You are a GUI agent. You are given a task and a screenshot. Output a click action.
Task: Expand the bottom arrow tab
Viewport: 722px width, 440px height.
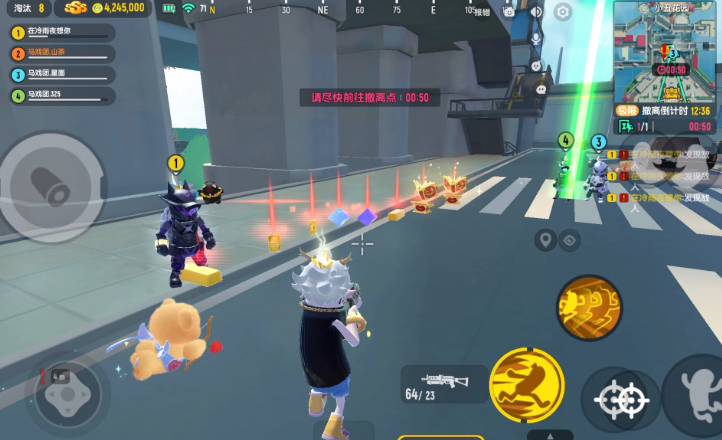click(550, 435)
